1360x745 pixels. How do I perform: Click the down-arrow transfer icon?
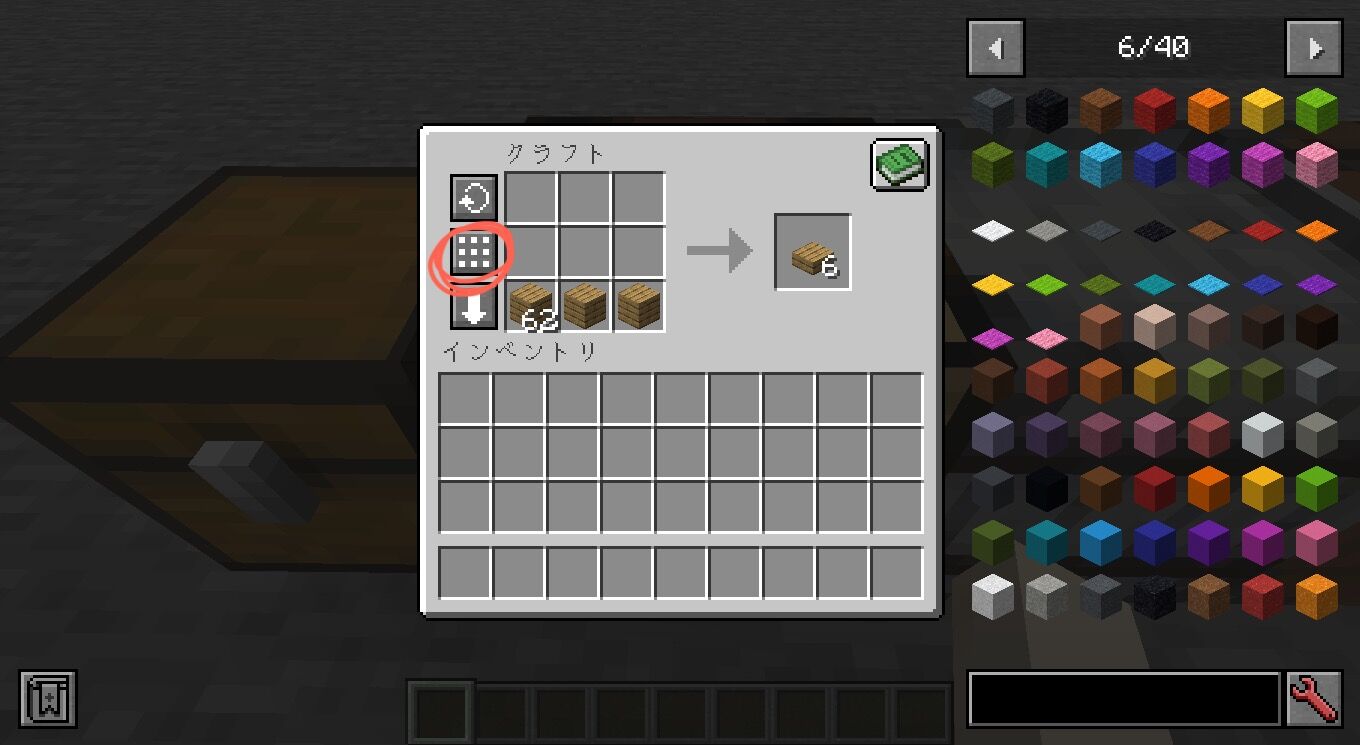pyautogui.click(x=473, y=311)
